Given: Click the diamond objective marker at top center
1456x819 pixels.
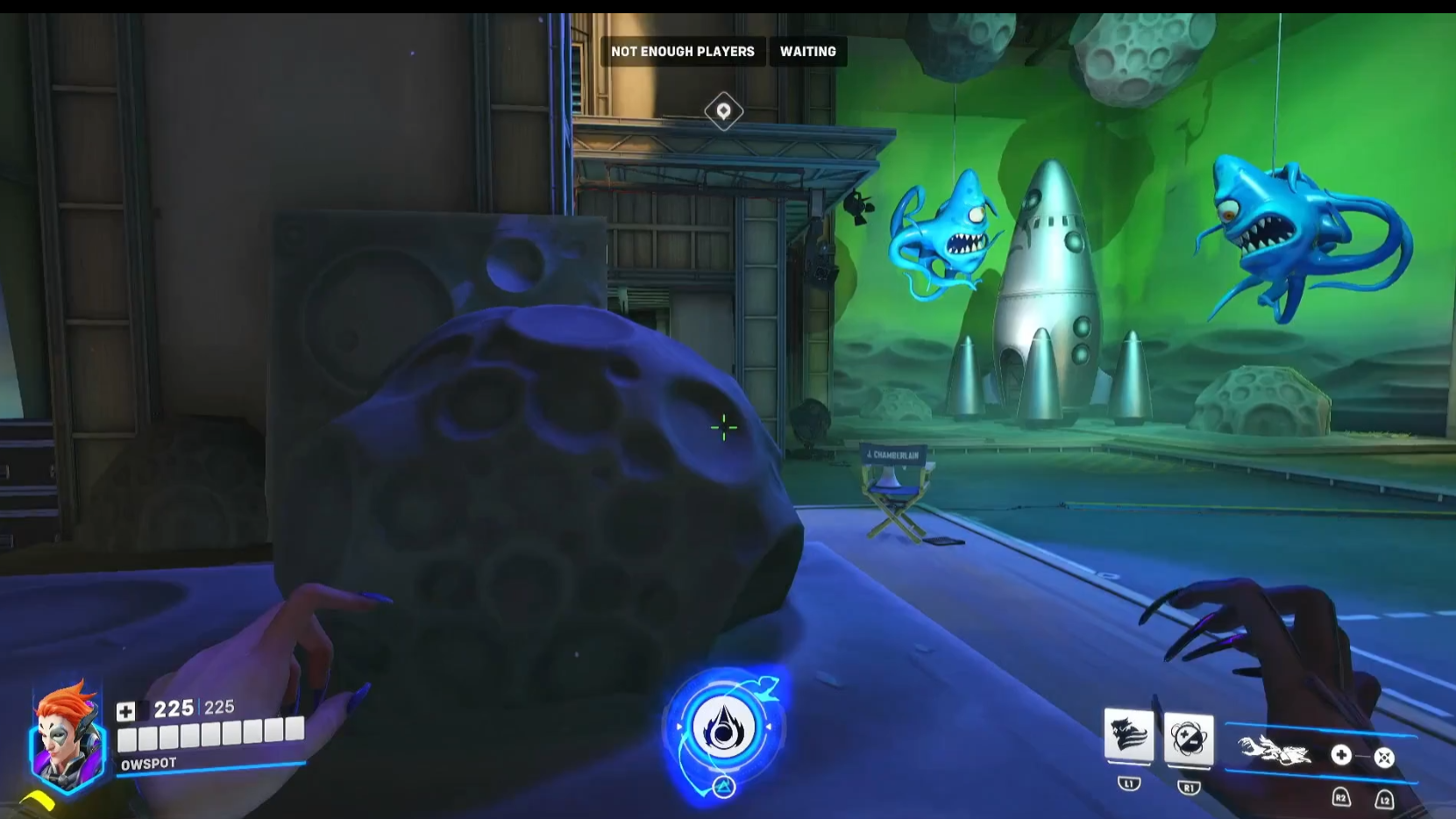Looking at the screenshot, I should [722, 111].
